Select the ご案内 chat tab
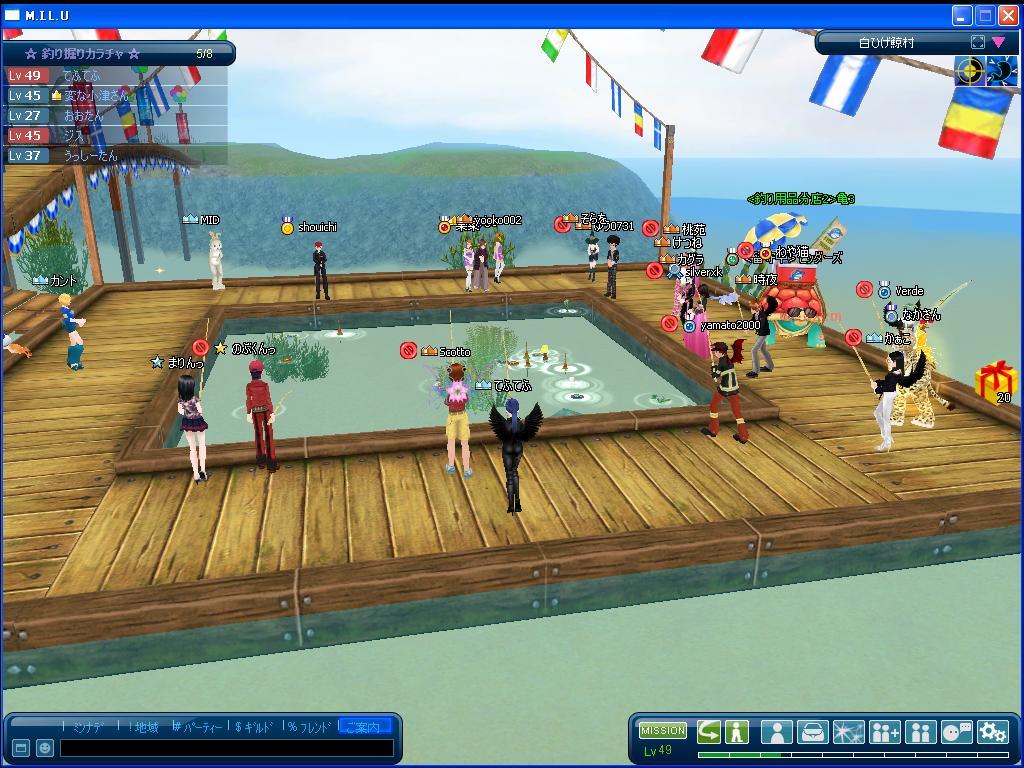This screenshot has height=768, width=1024. [x=366, y=727]
